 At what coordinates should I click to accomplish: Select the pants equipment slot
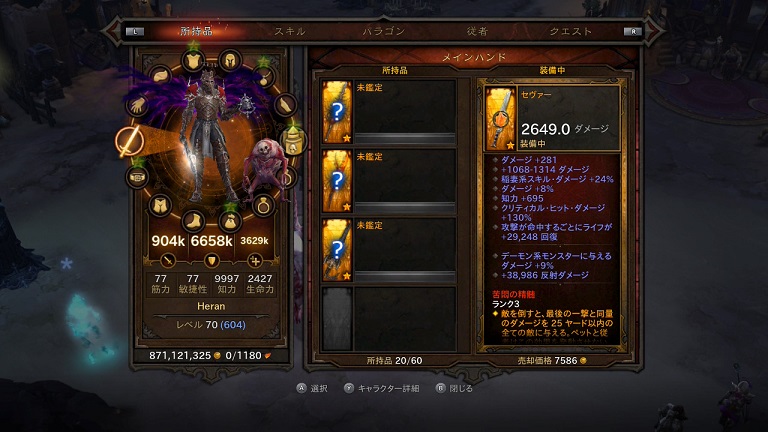(161, 204)
